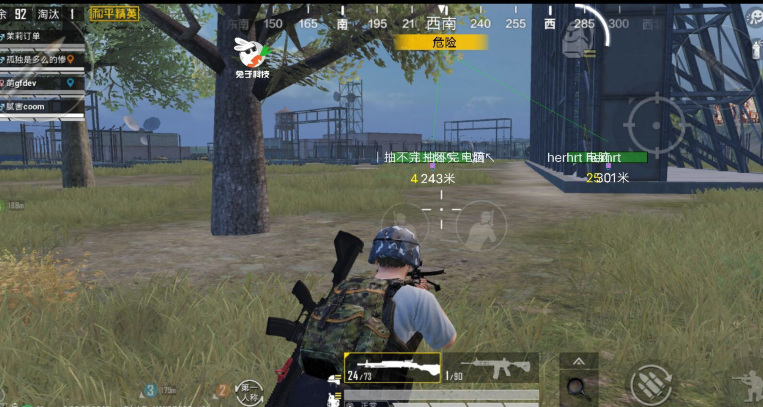Image resolution: width=763 pixels, height=407 pixels.
Task: Tap the right lean/peek button
Action: tap(481, 225)
